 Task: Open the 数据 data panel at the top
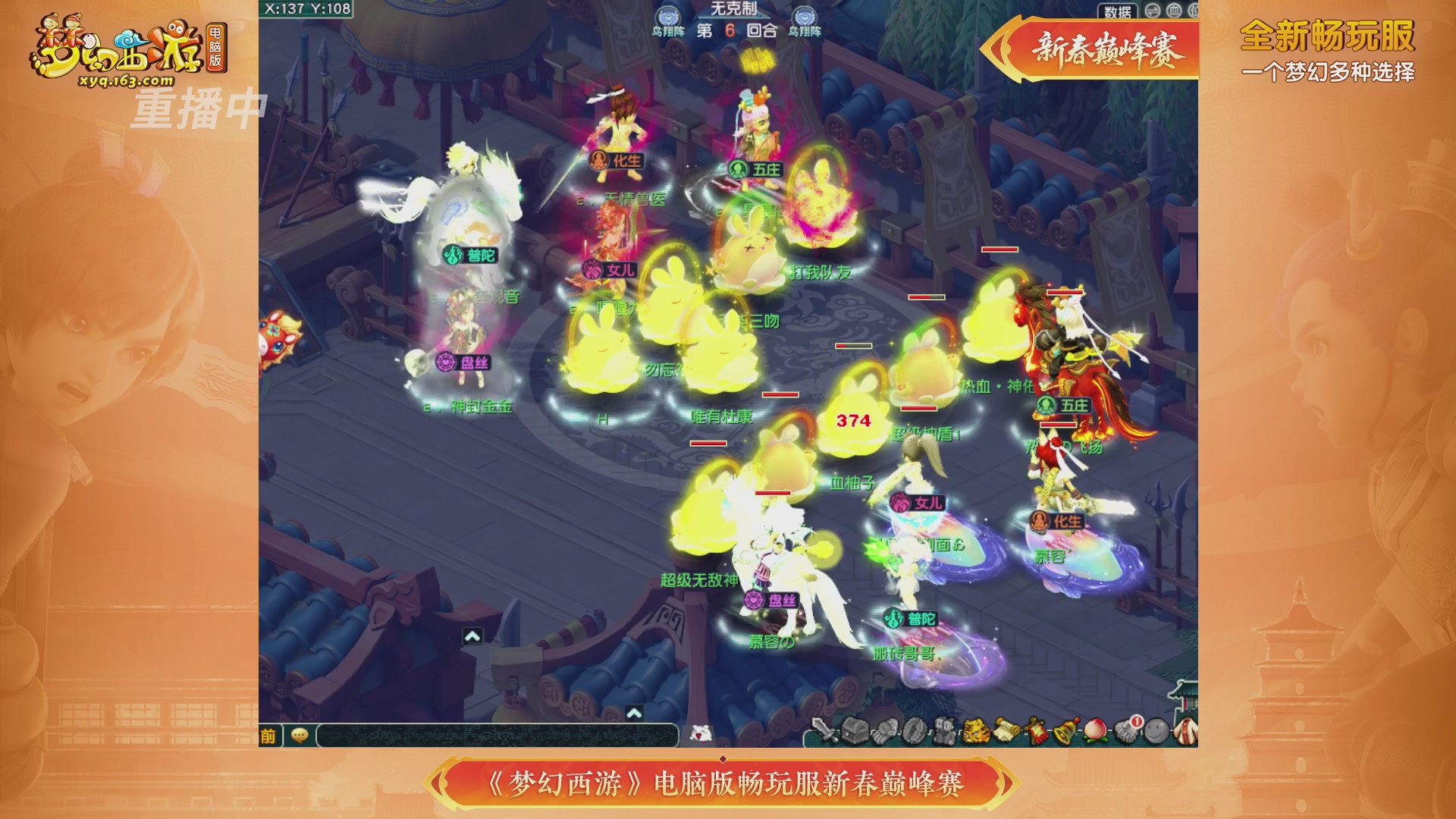(1117, 11)
